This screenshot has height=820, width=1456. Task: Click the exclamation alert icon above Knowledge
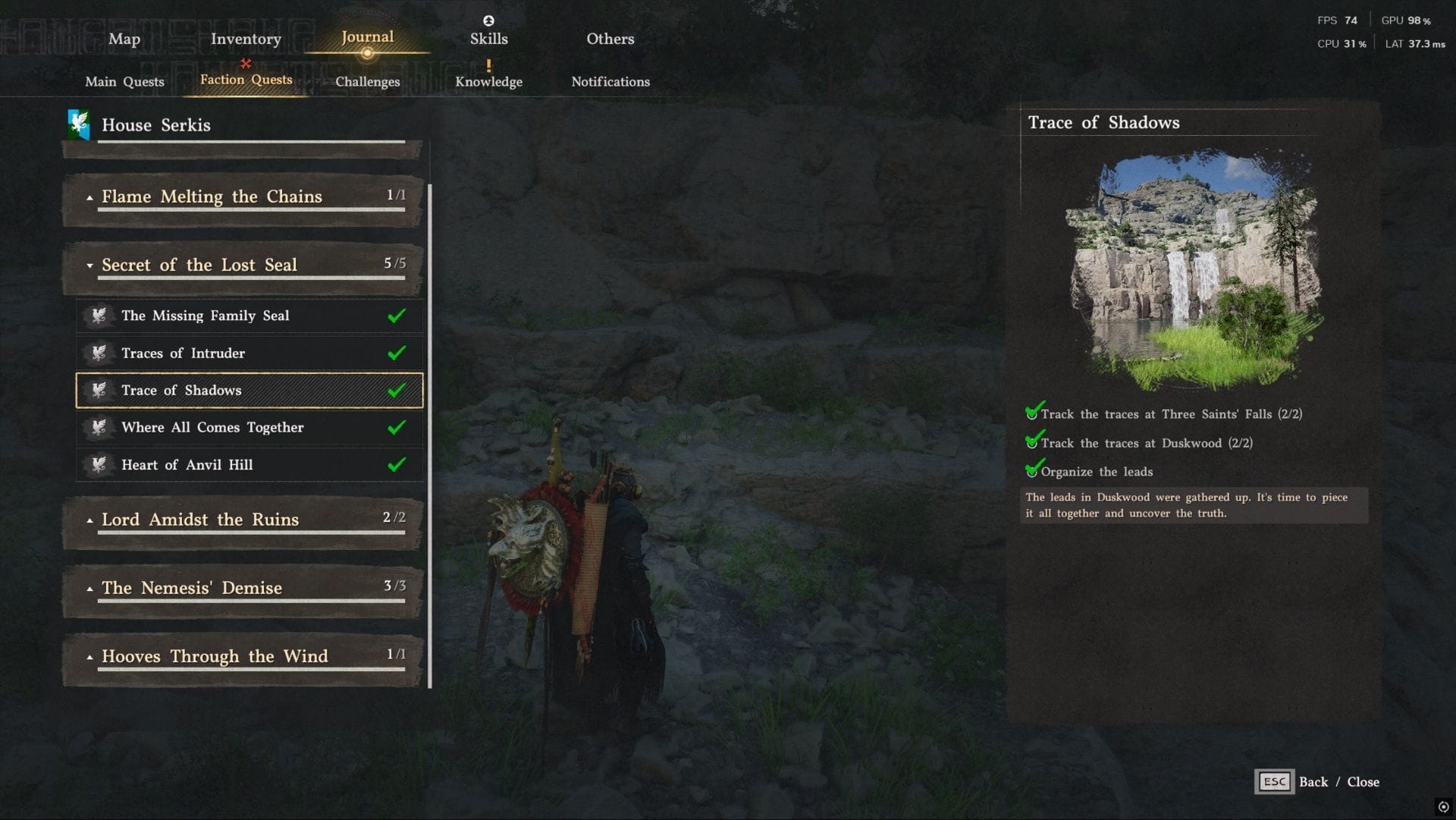coord(489,67)
